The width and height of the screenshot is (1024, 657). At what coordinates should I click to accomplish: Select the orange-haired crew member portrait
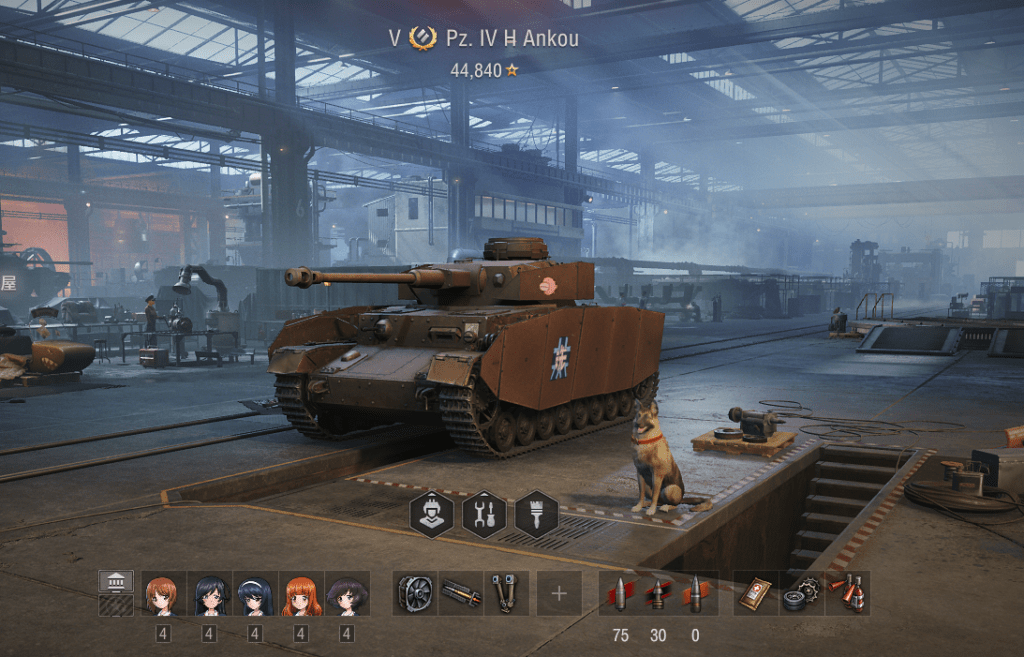[x=301, y=593]
